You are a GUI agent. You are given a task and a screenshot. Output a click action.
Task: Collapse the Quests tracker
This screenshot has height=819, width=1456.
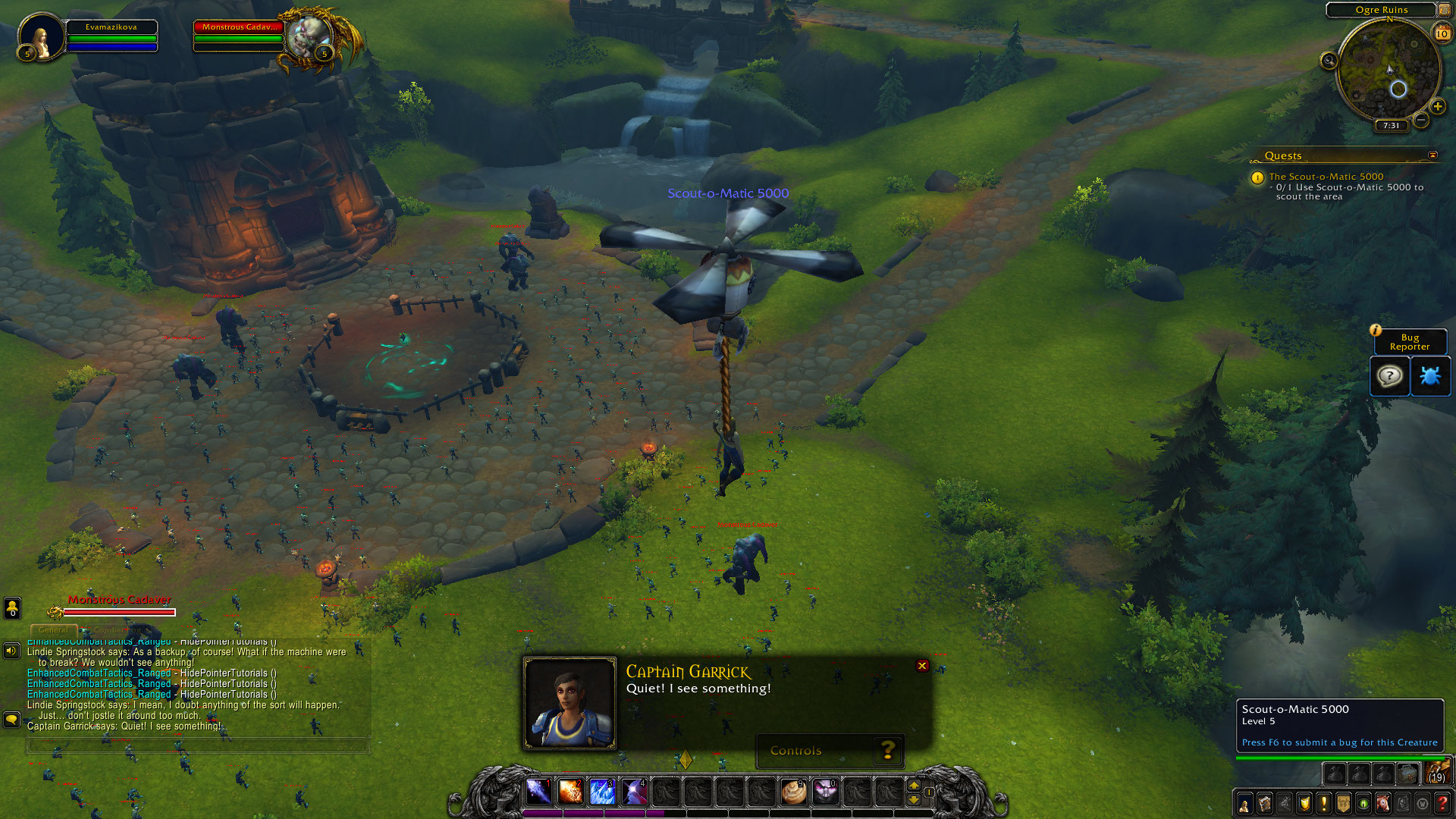[x=1432, y=155]
